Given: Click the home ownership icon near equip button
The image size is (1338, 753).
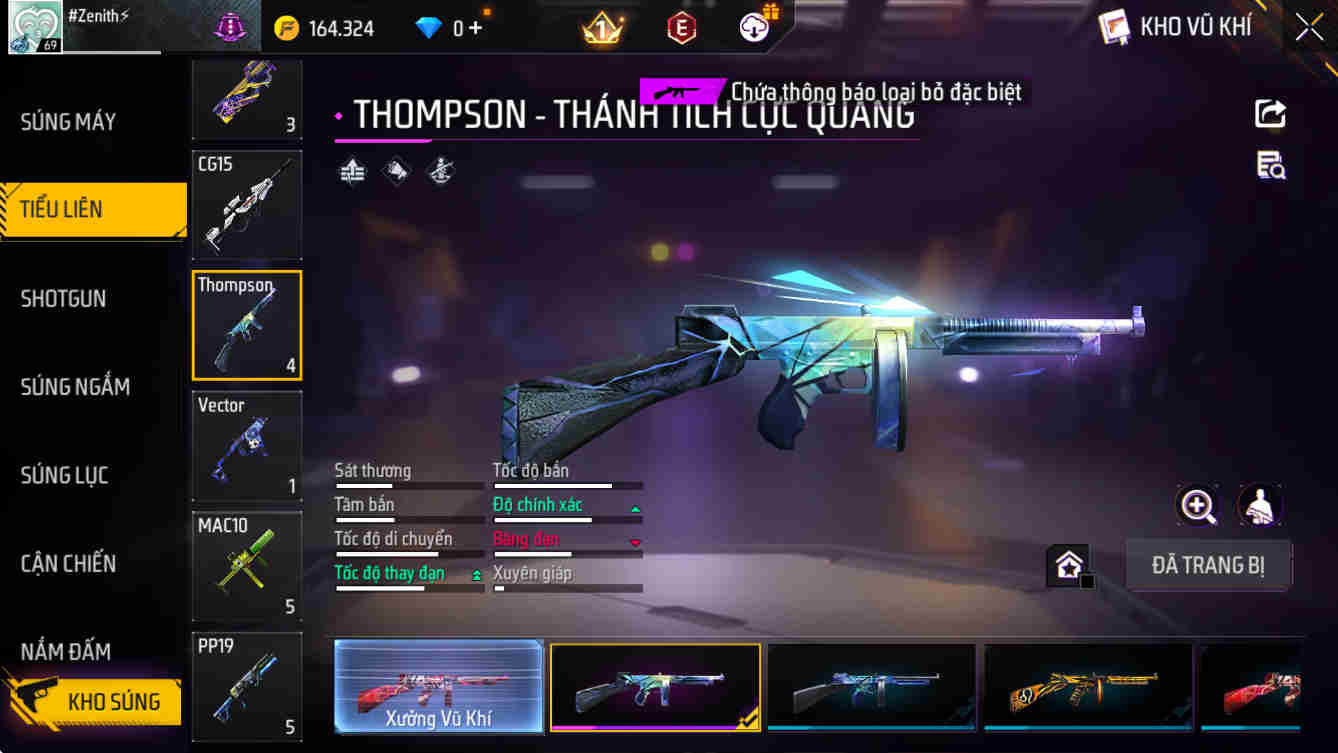Looking at the screenshot, I should point(1069,565).
